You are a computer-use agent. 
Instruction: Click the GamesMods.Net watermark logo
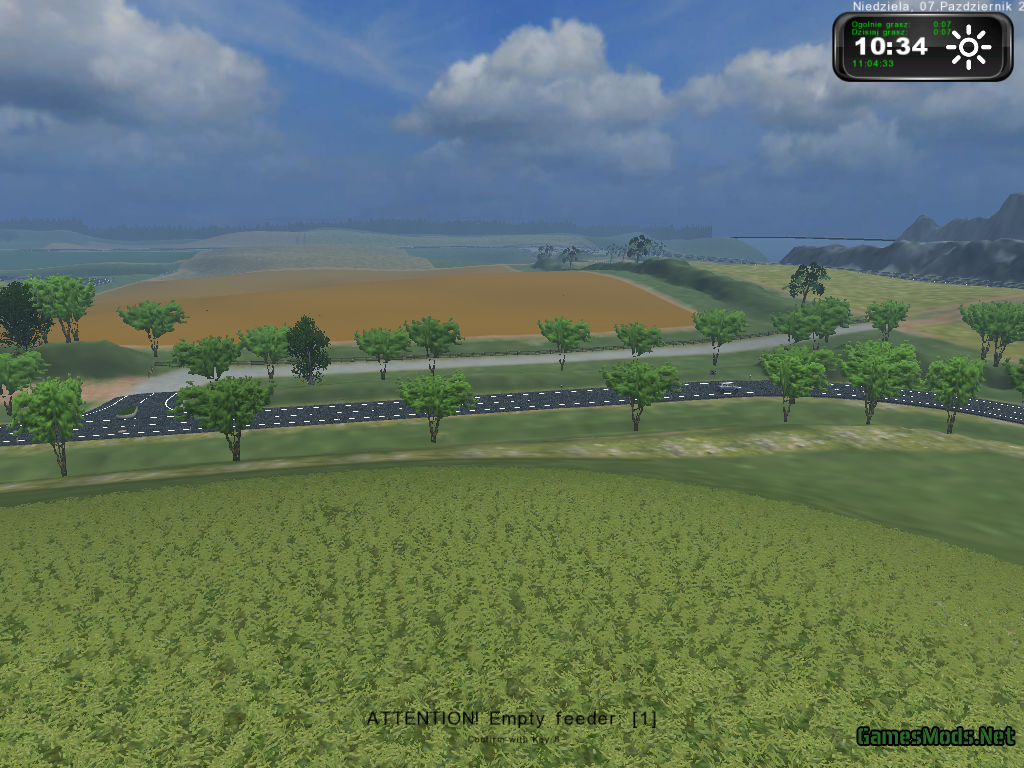point(935,737)
